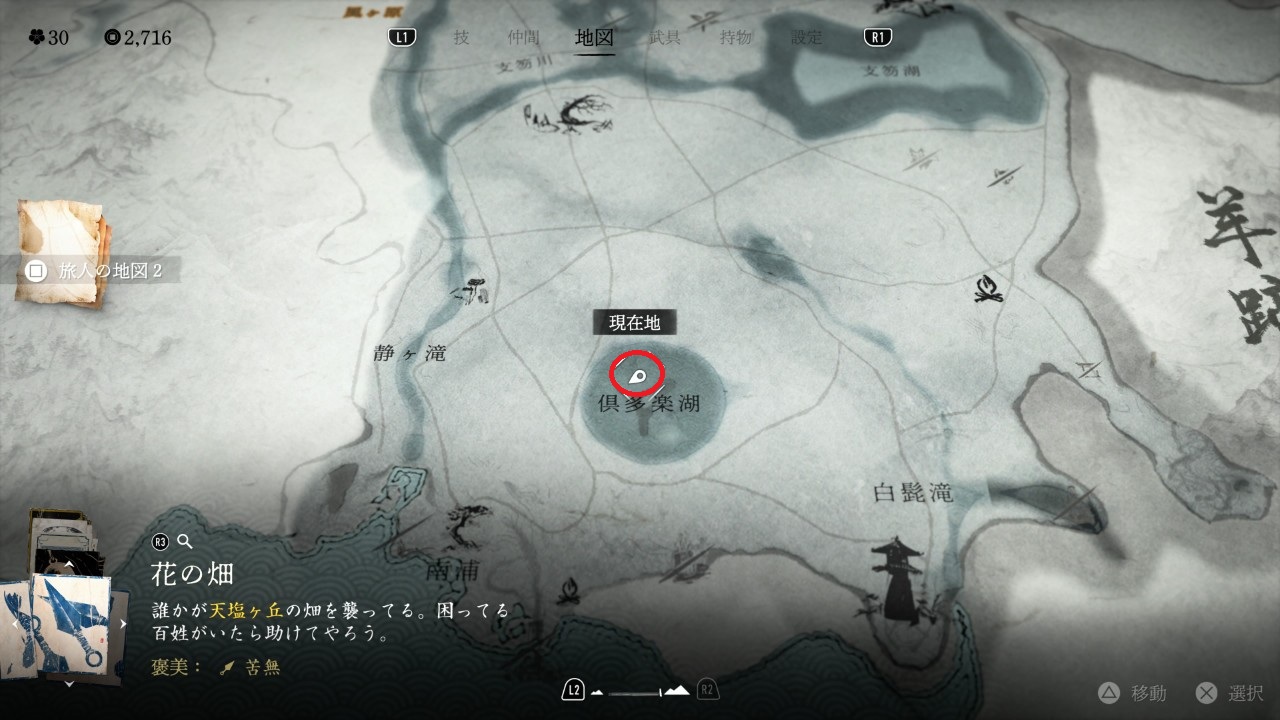The width and height of the screenshot is (1280, 720).
Task: Select the campfire marker northeast of 白髭滝
Action: [x=989, y=289]
